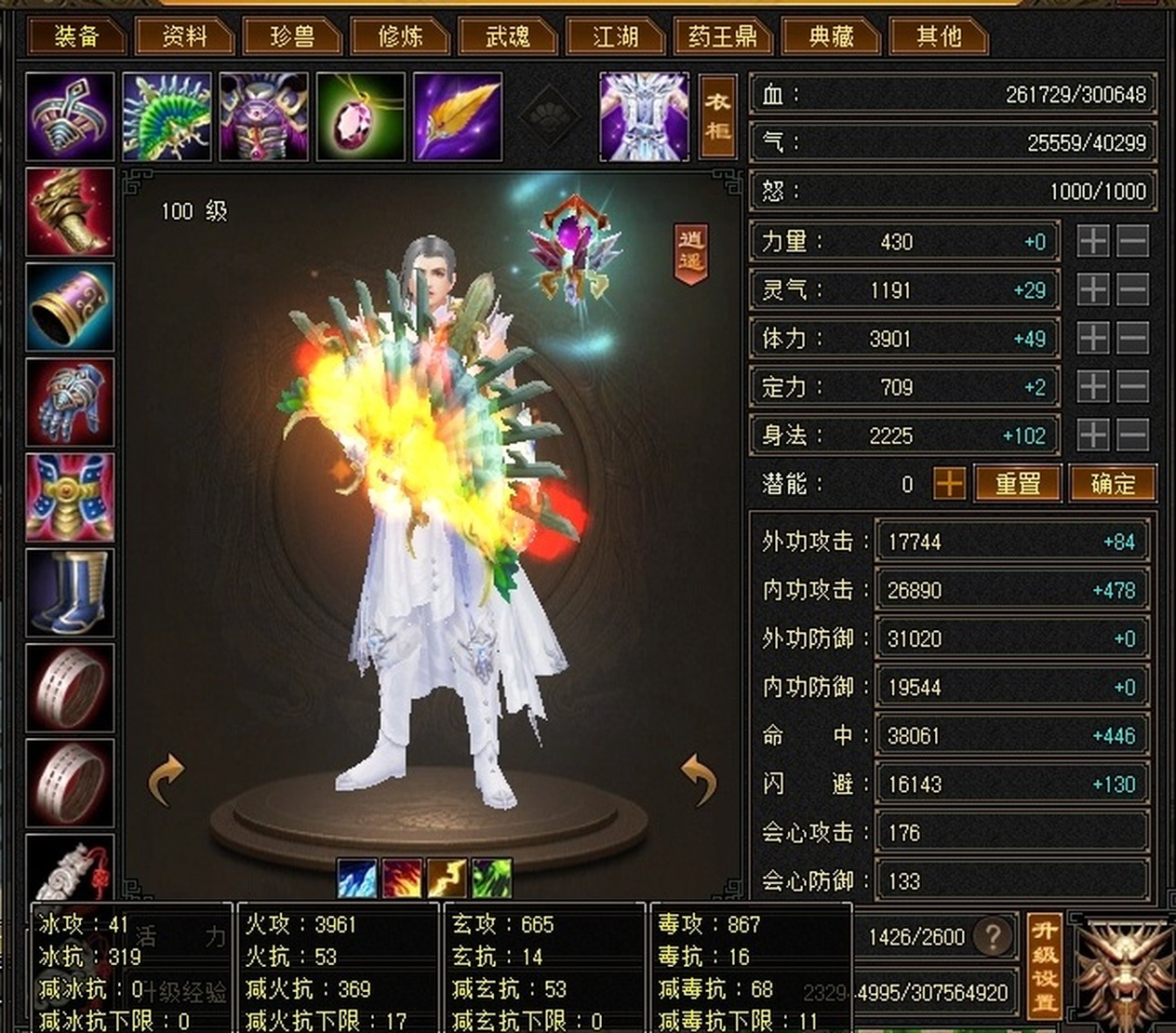The height and width of the screenshot is (1033, 1176).
Task: Open the 江湖 tab
Action: pyautogui.click(x=616, y=36)
